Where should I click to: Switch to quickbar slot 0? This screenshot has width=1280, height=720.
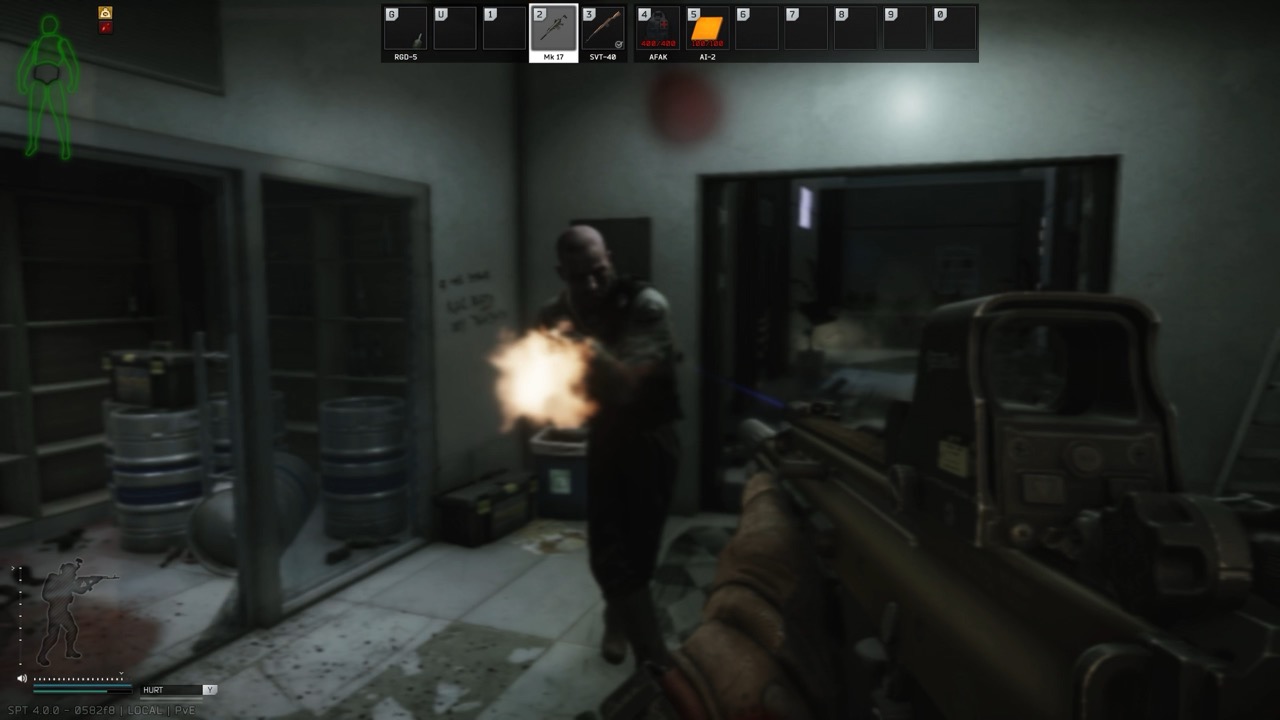tap(956, 27)
